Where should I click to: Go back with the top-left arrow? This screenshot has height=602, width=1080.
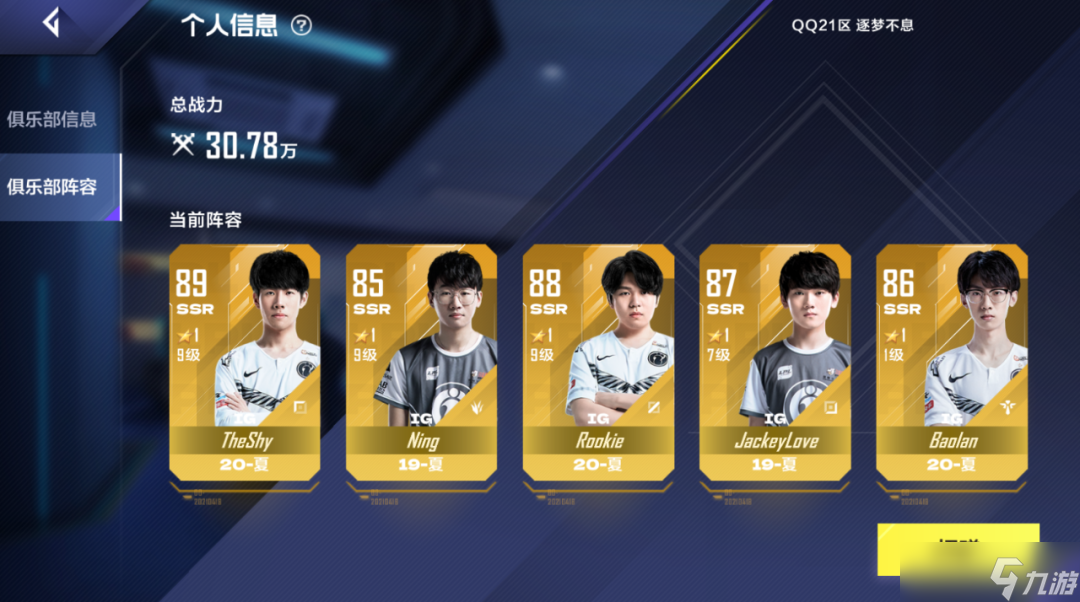pyautogui.click(x=51, y=22)
